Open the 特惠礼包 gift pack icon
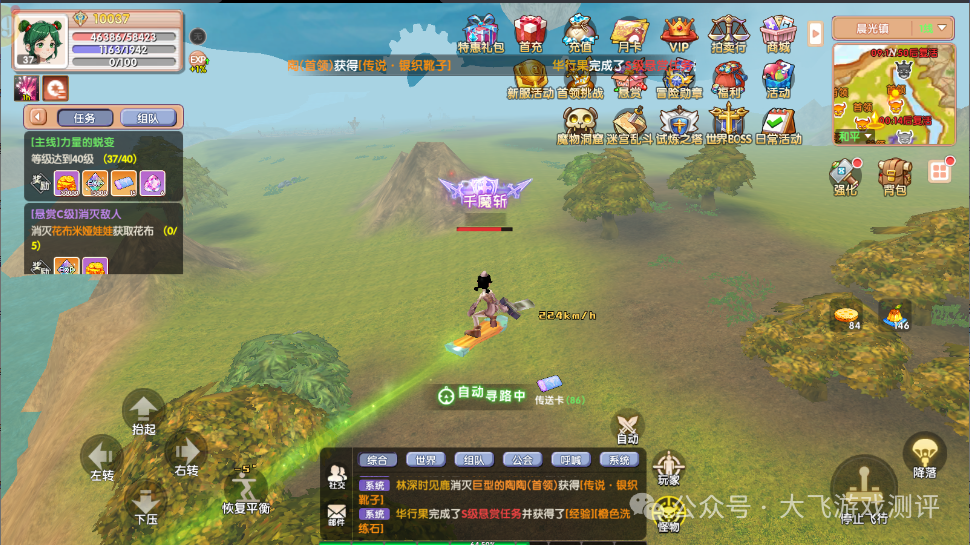The height and width of the screenshot is (545, 970). click(x=480, y=31)
